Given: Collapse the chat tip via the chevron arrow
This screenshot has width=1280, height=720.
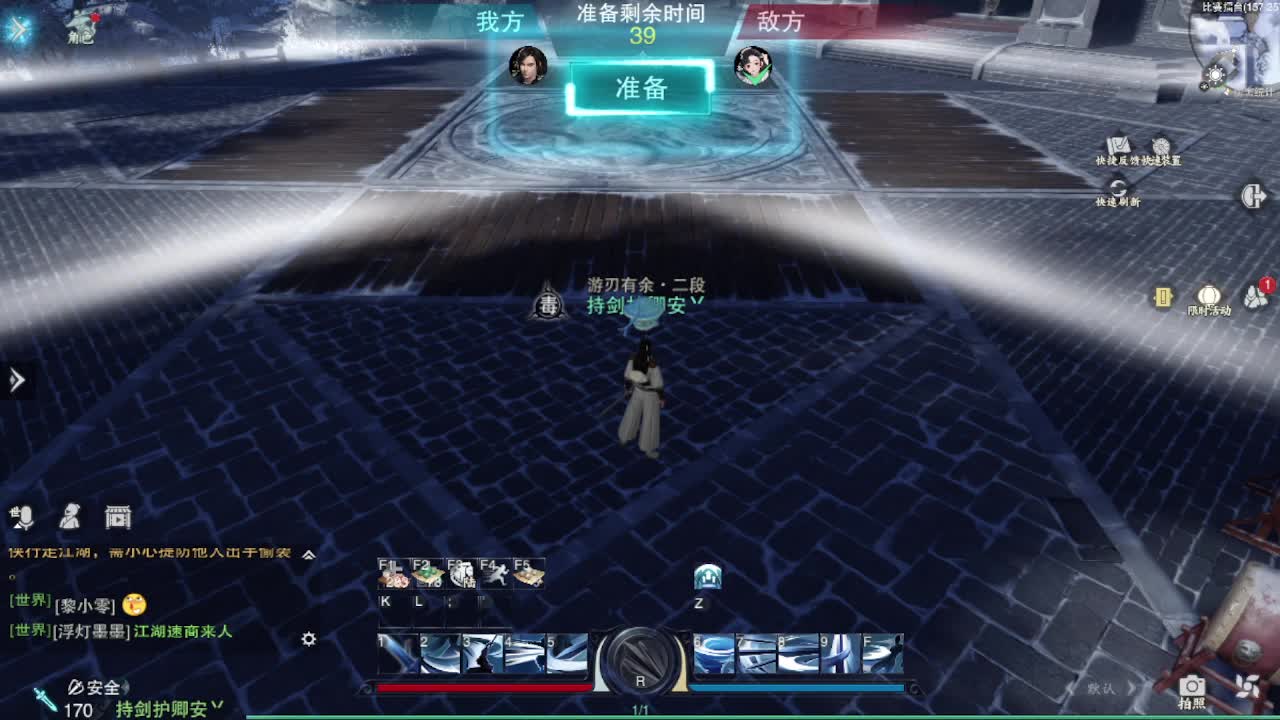Looking at the screenshot, I should (309, 553).
